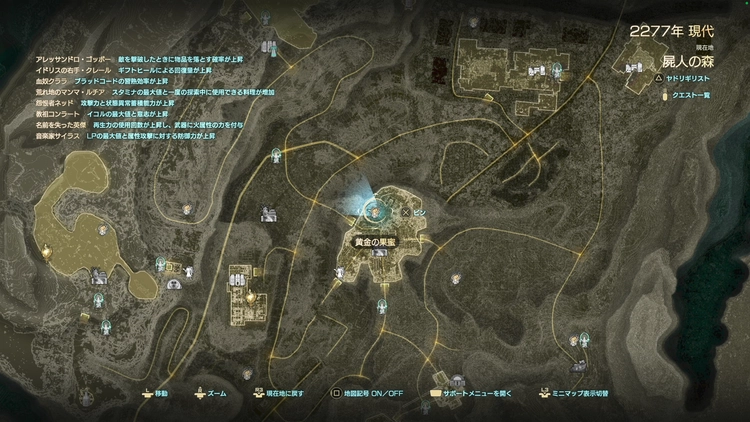The height and width of the screenshot is (422, 750).
Task: Open the ヤドリギリスト list
Action: [x=689, y=77]
